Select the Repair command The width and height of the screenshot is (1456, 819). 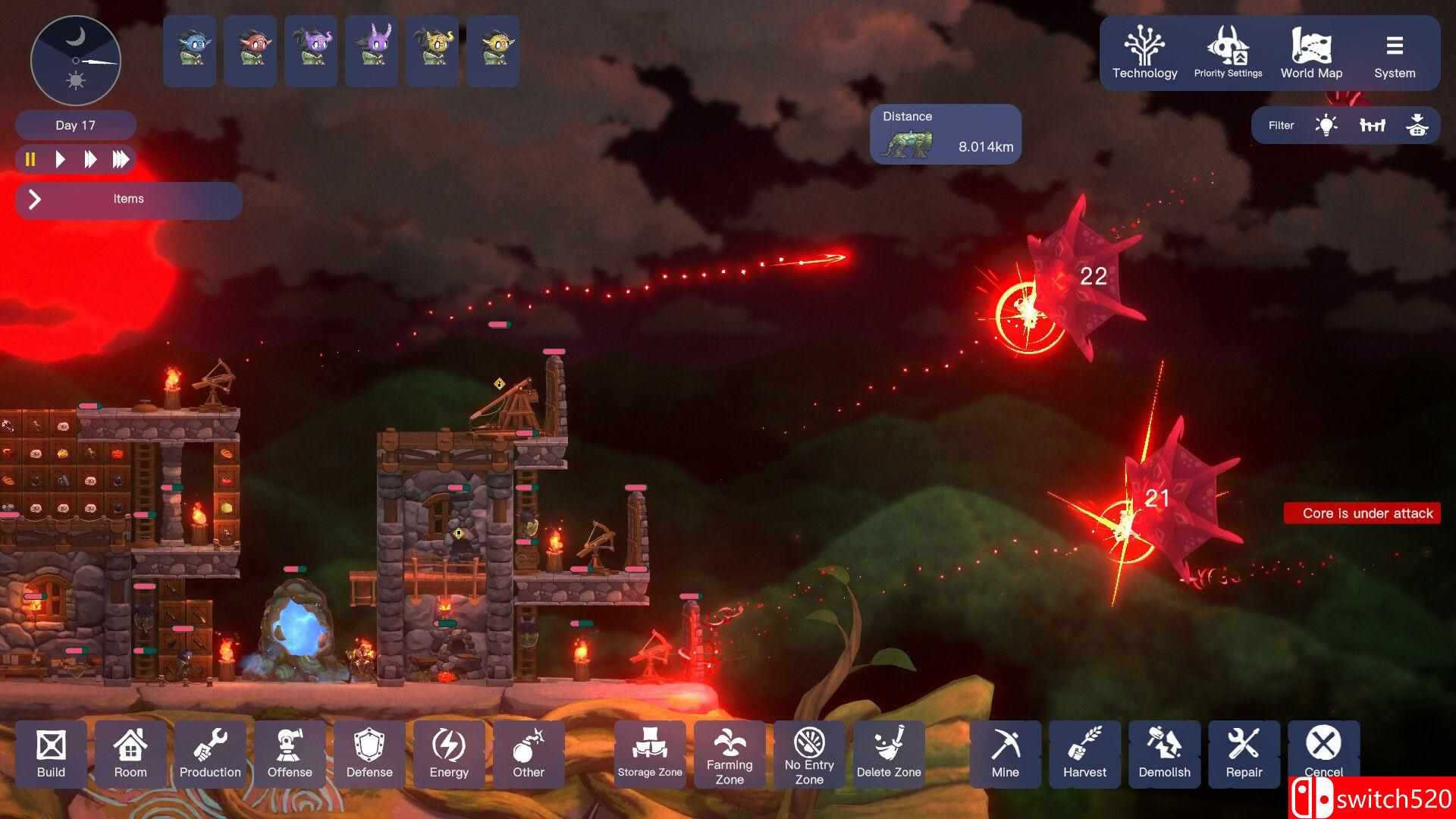pos(1244,754)
